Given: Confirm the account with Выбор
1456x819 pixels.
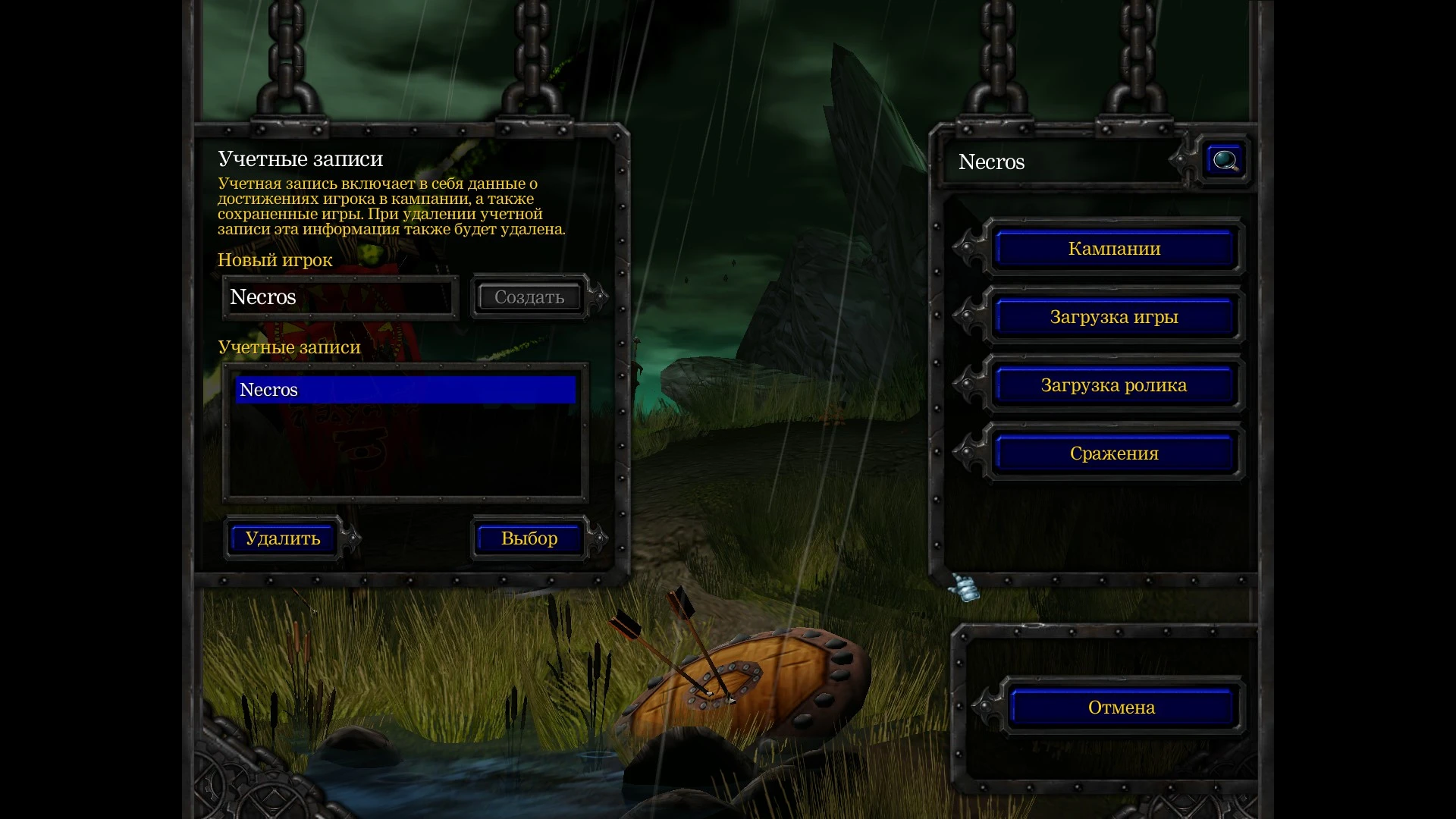Looking at the screenshot, I should coord(529,538).
